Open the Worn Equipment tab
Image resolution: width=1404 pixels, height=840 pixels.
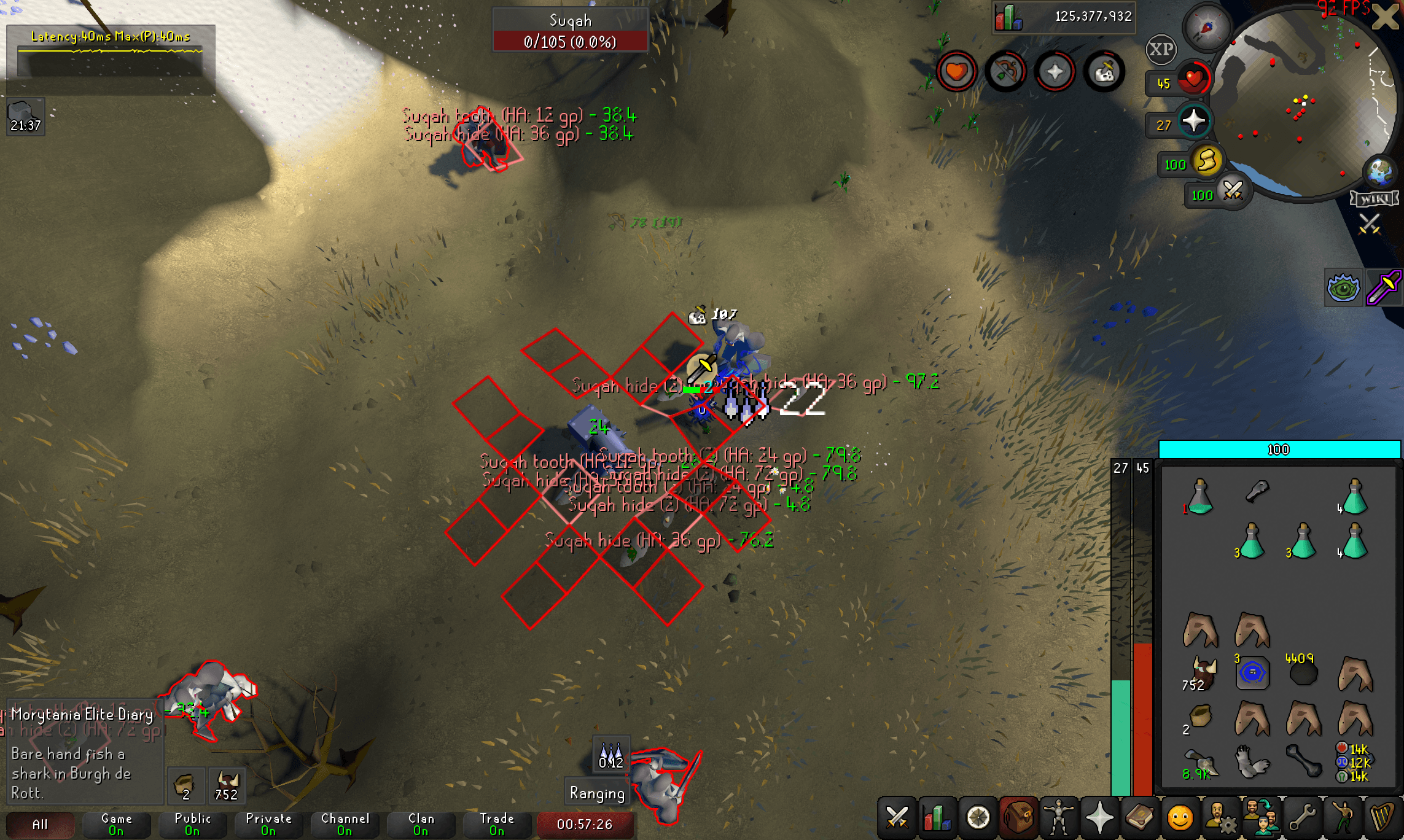pyautogui.click(x=1059, y=818)
